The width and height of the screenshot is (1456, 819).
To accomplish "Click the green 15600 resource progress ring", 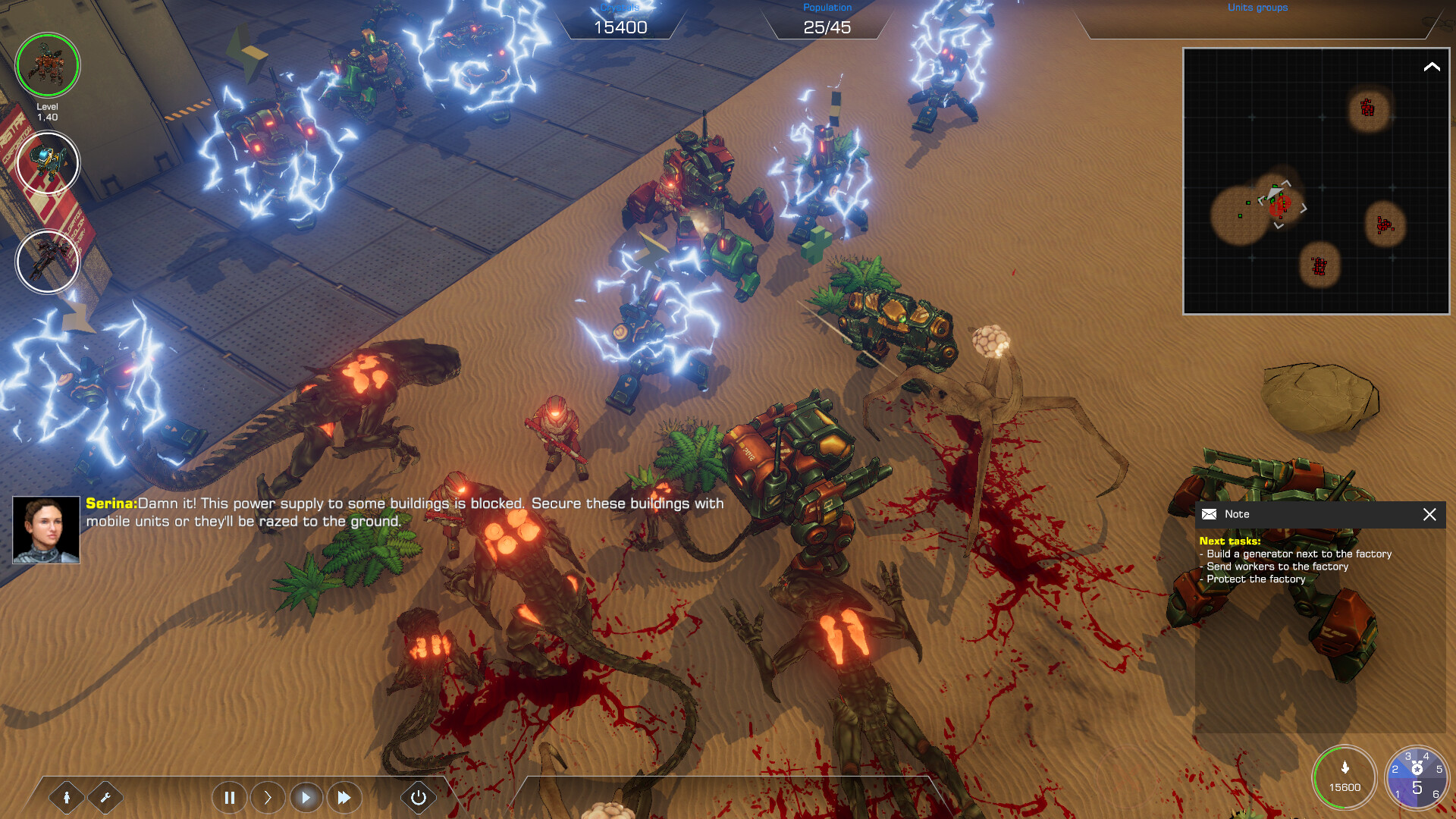I will [x=1344, y=777].
